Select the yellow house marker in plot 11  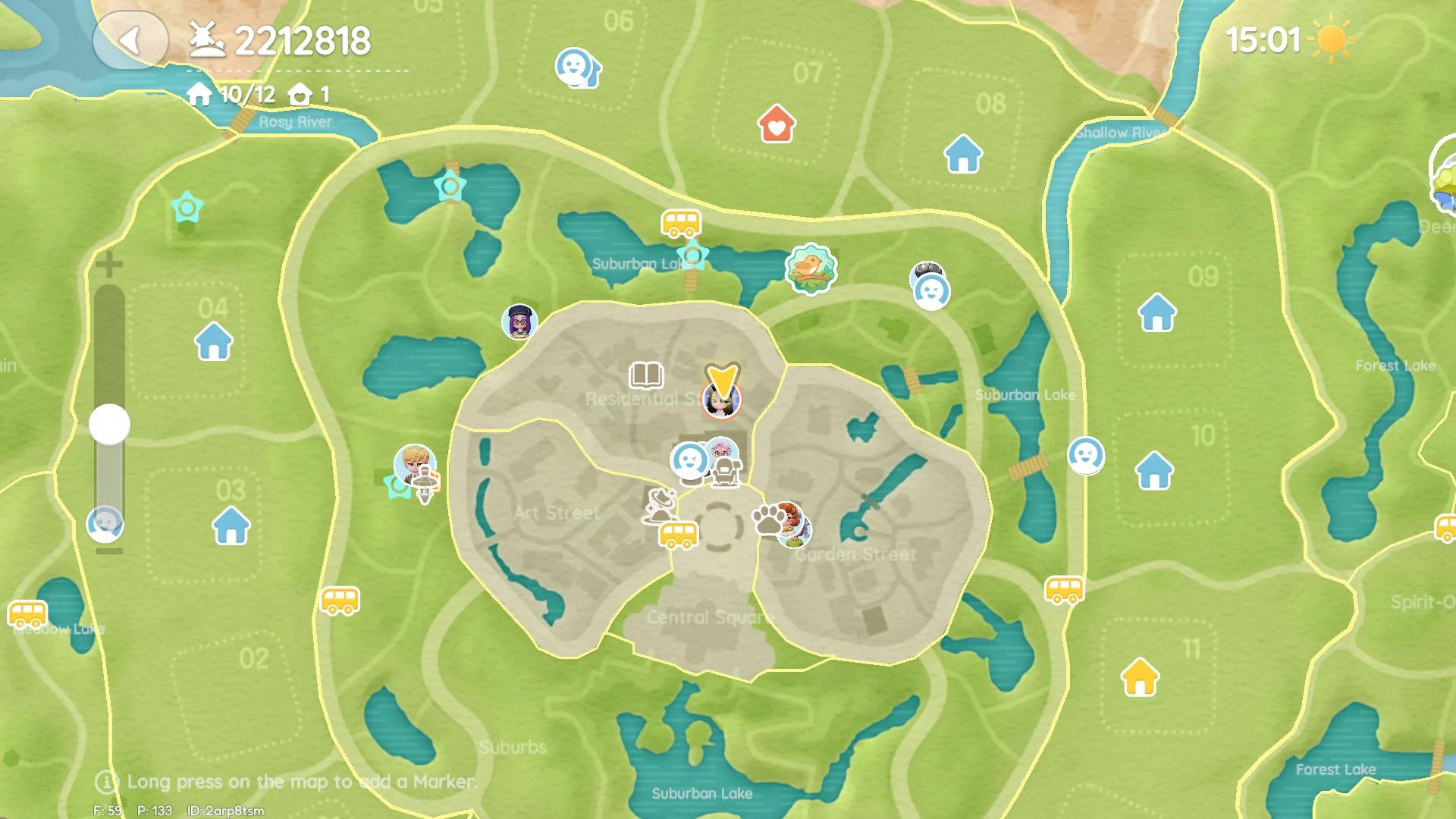pos(1140,677)
